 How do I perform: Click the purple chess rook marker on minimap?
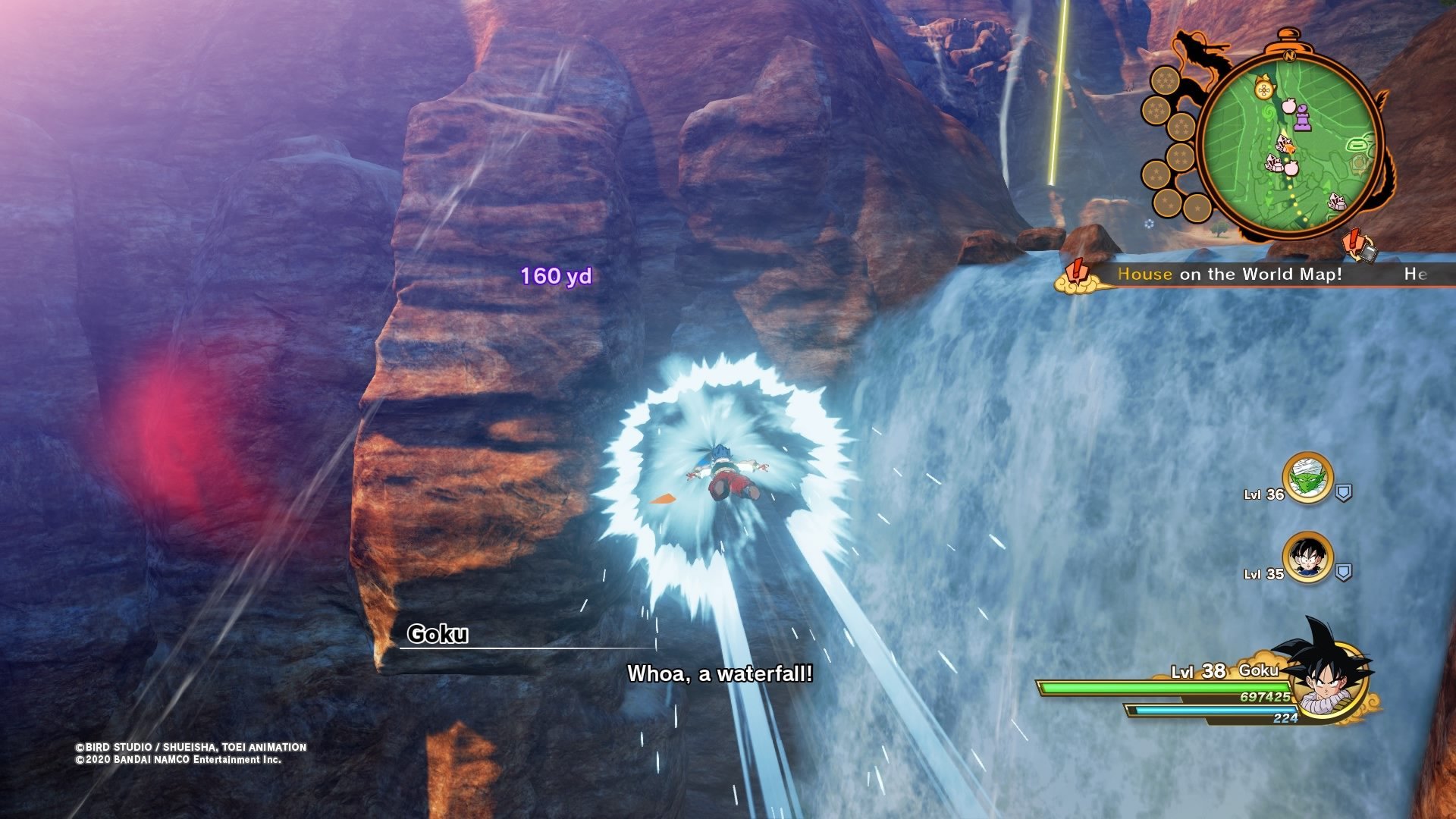coord(1302,118)
